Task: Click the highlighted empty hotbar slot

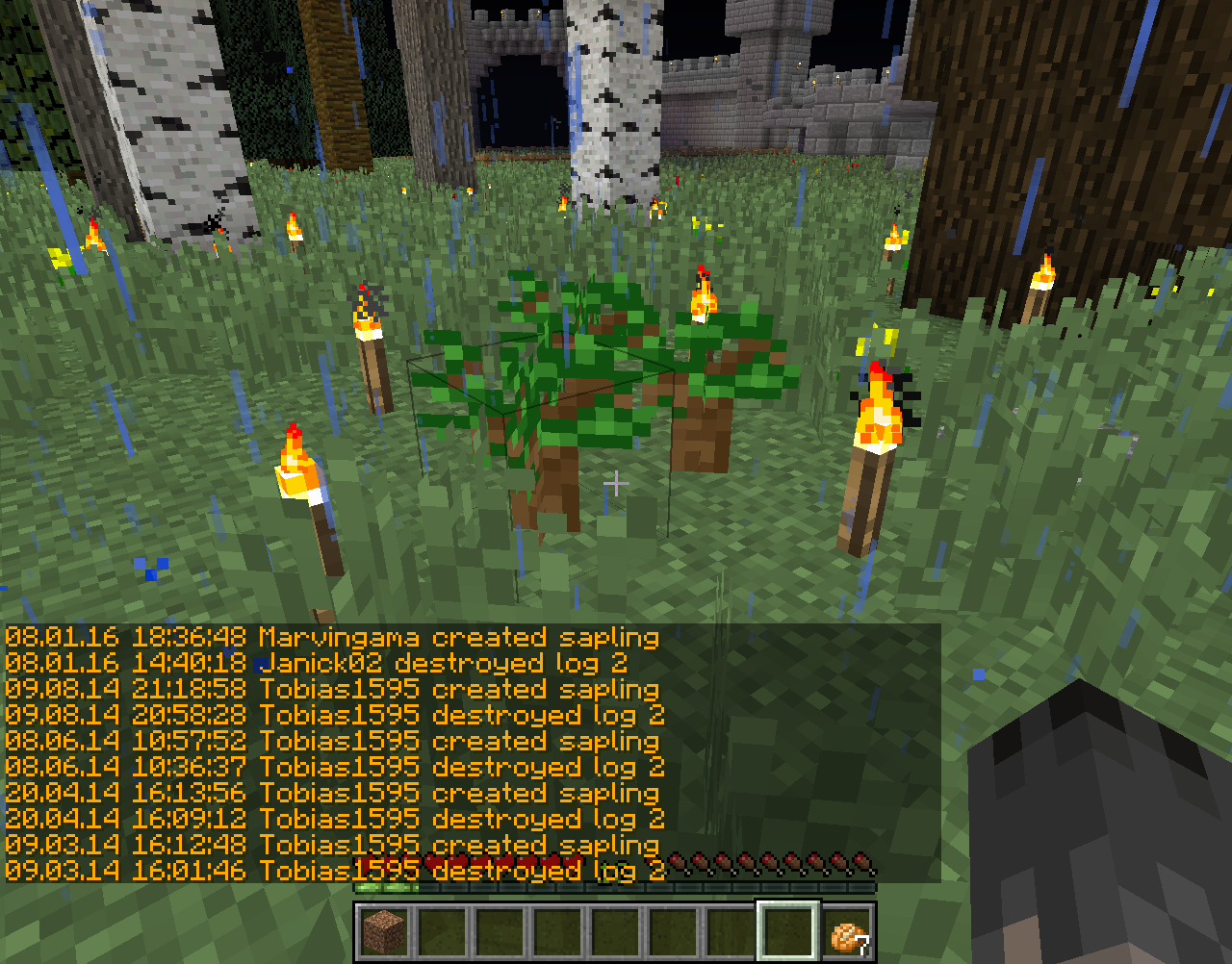Action: click(789, 931)
